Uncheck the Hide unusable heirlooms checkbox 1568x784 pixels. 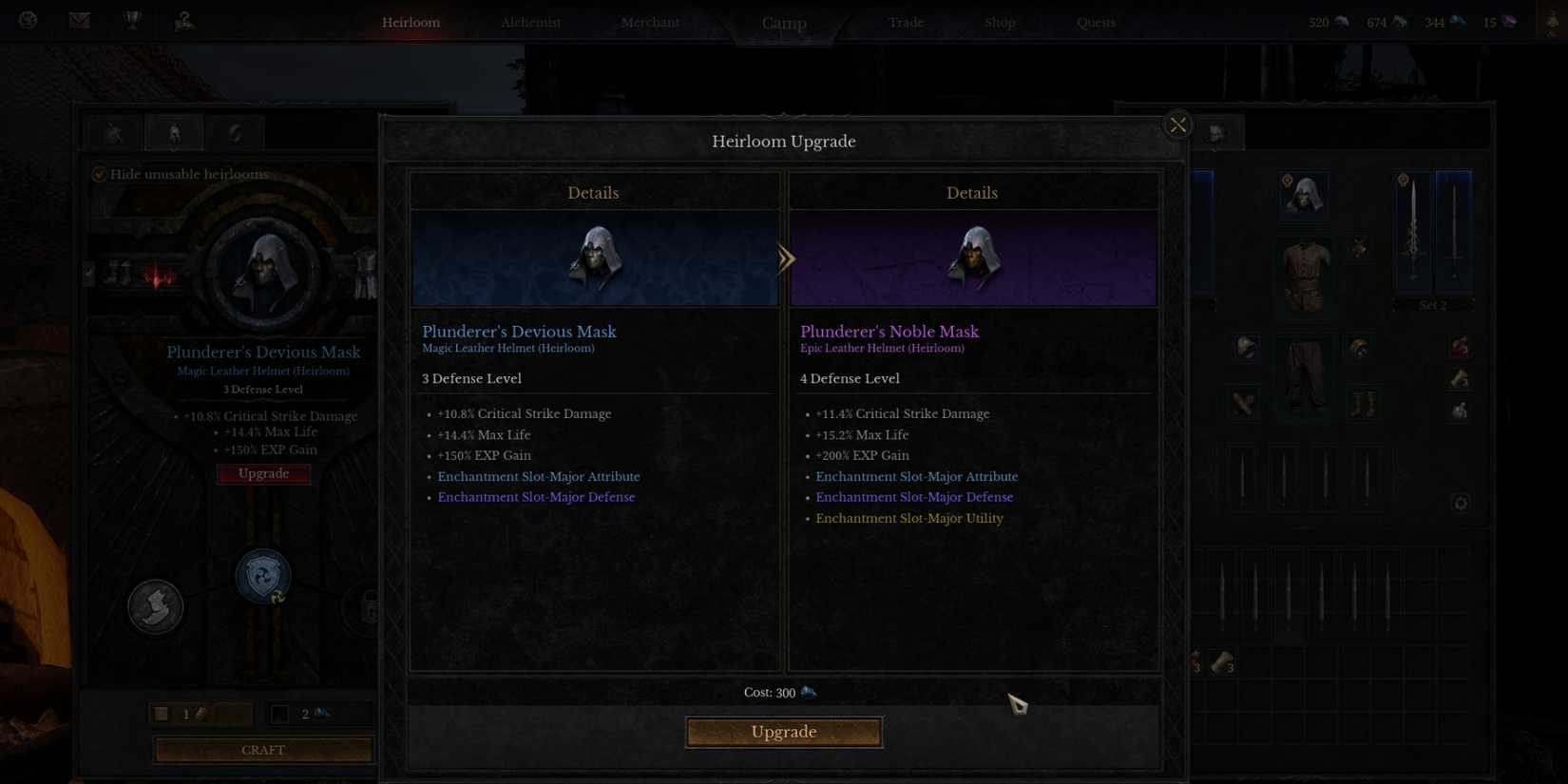(99, 173)
